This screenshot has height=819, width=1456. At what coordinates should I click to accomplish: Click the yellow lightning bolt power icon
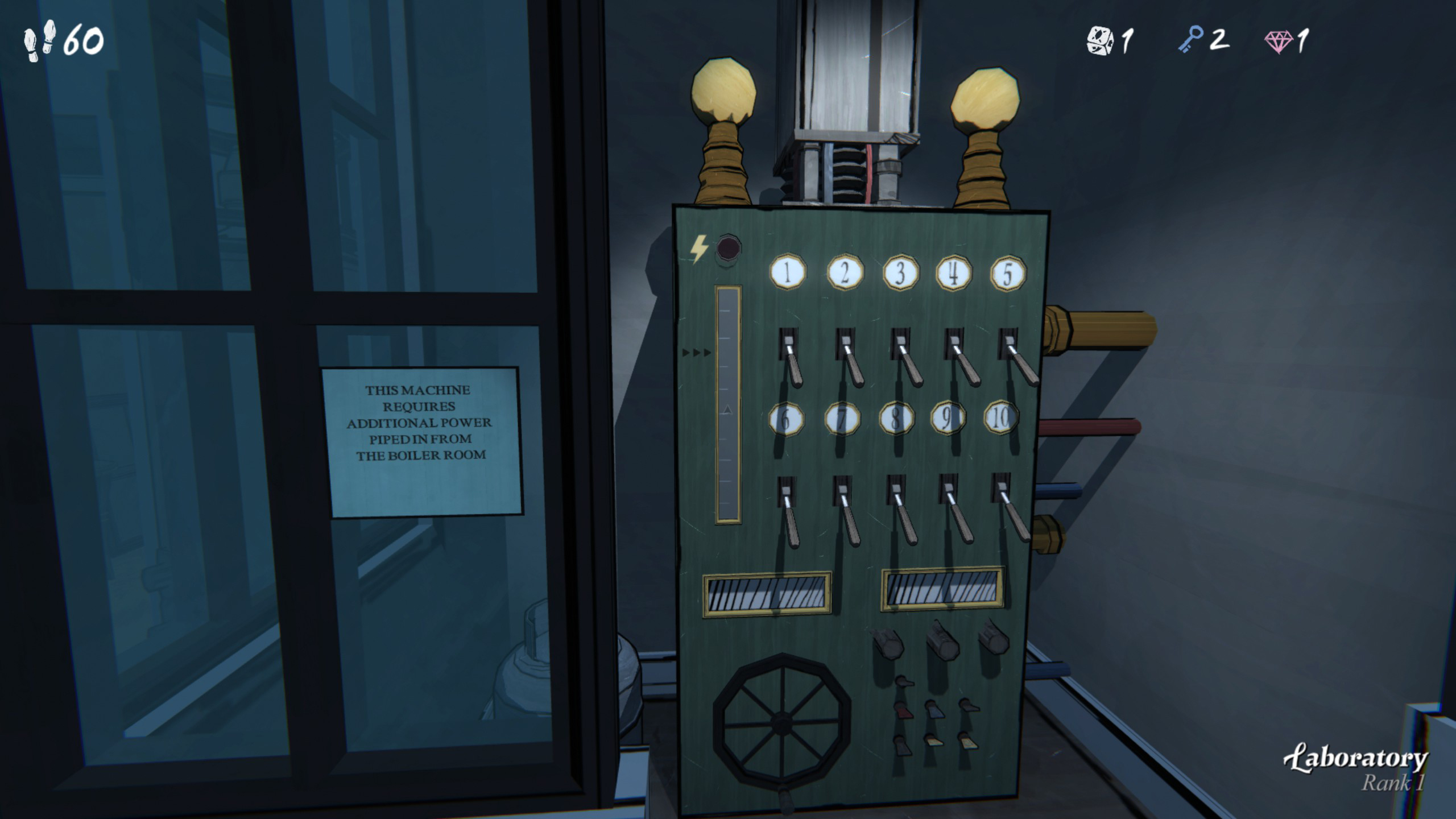point(698,249)
